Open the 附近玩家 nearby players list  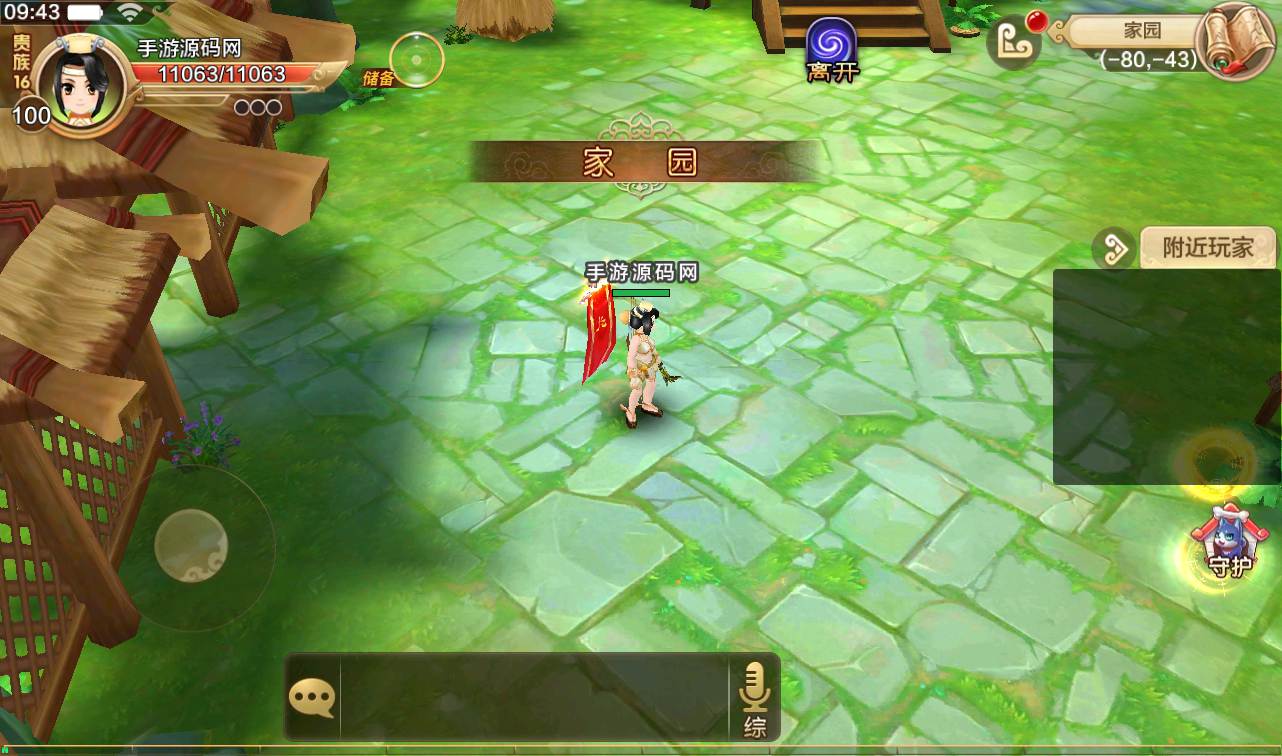pos(1208,247)
